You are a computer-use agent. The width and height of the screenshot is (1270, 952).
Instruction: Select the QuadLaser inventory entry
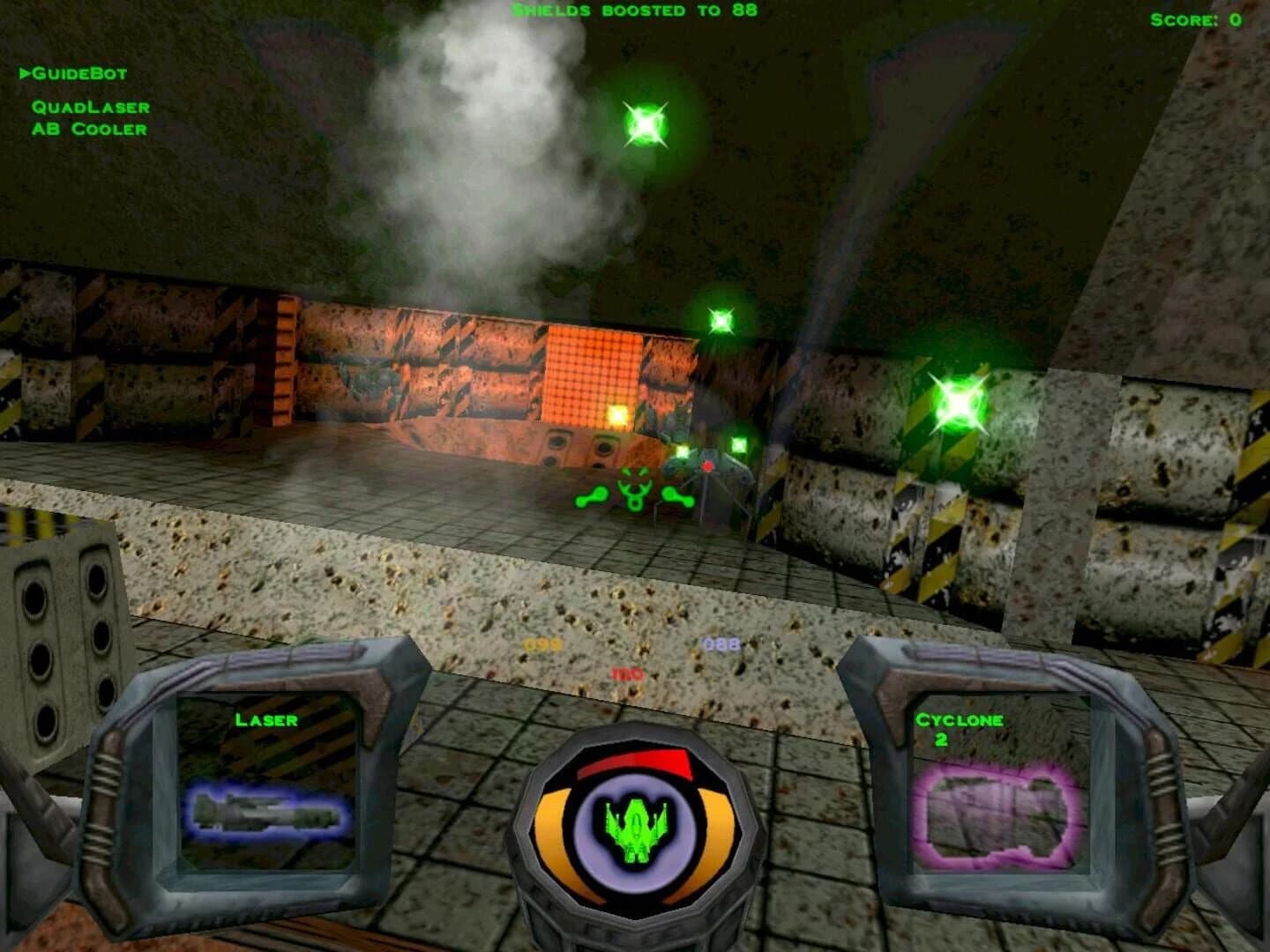[x=92, y=108]
